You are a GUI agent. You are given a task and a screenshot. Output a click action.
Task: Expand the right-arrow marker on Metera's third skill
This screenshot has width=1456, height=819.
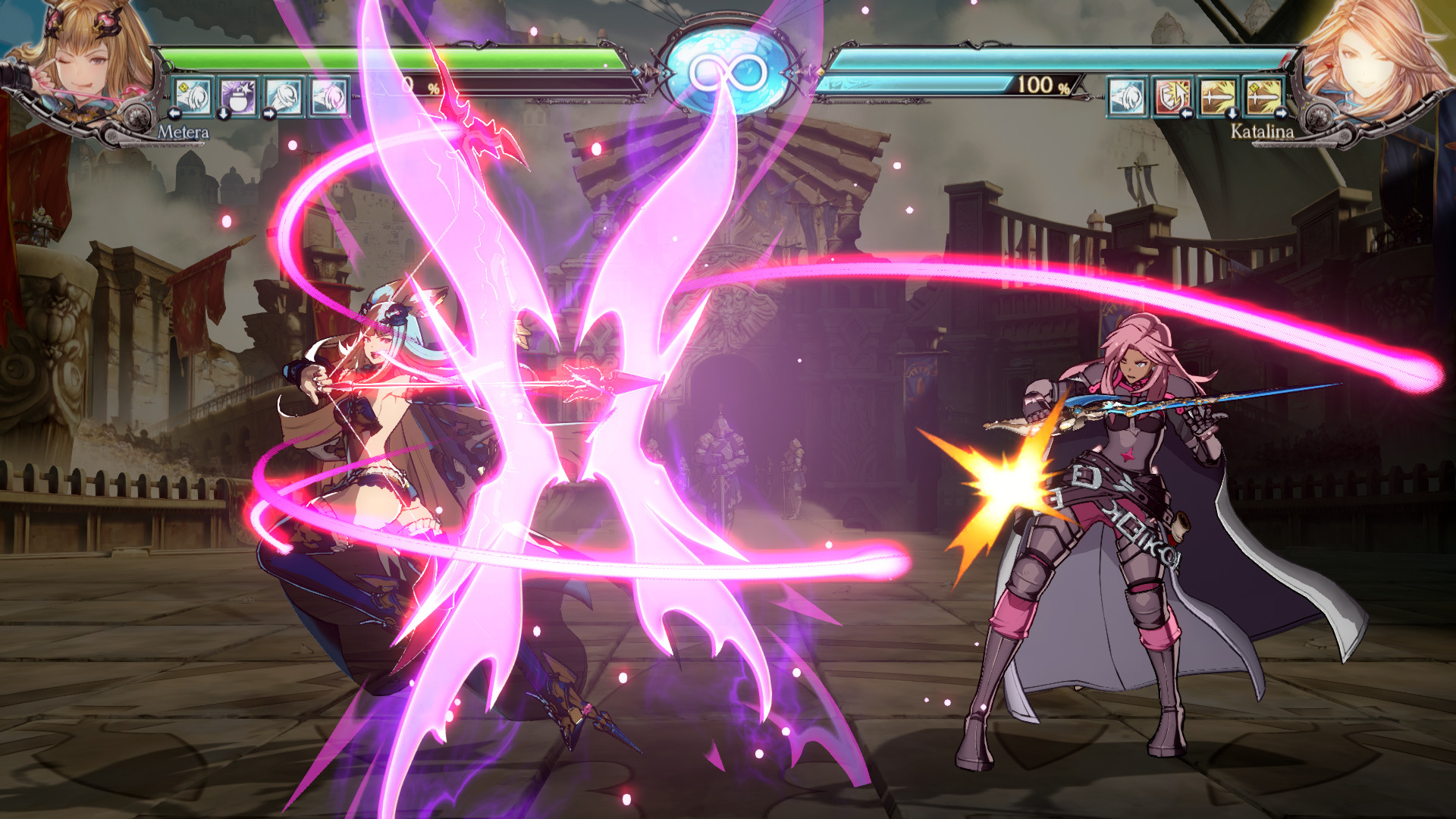(x=269, y=115)
